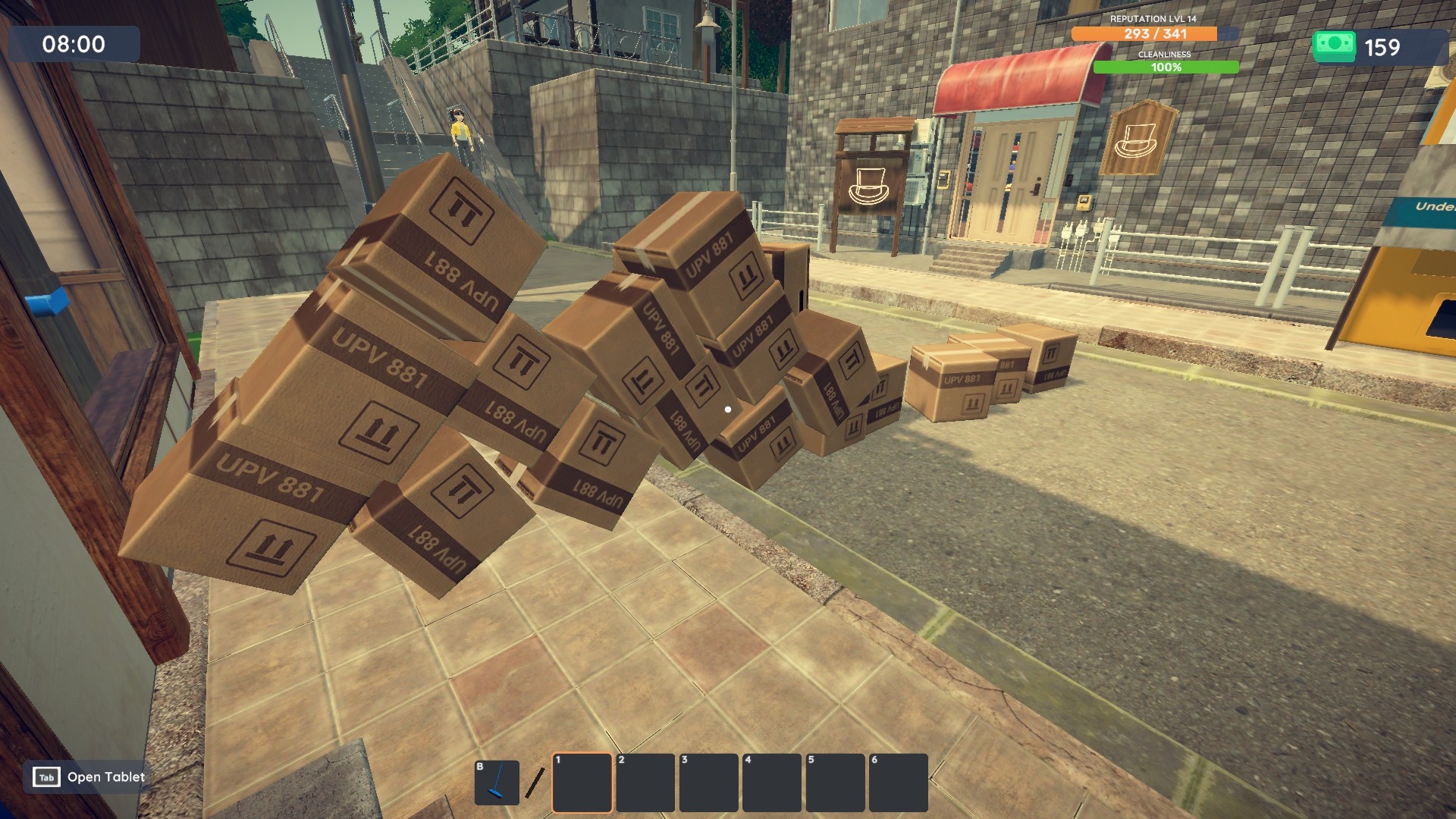The image size is (1456, 819).
Task: Click hotbar slot number 3
Action: point(708,783)
